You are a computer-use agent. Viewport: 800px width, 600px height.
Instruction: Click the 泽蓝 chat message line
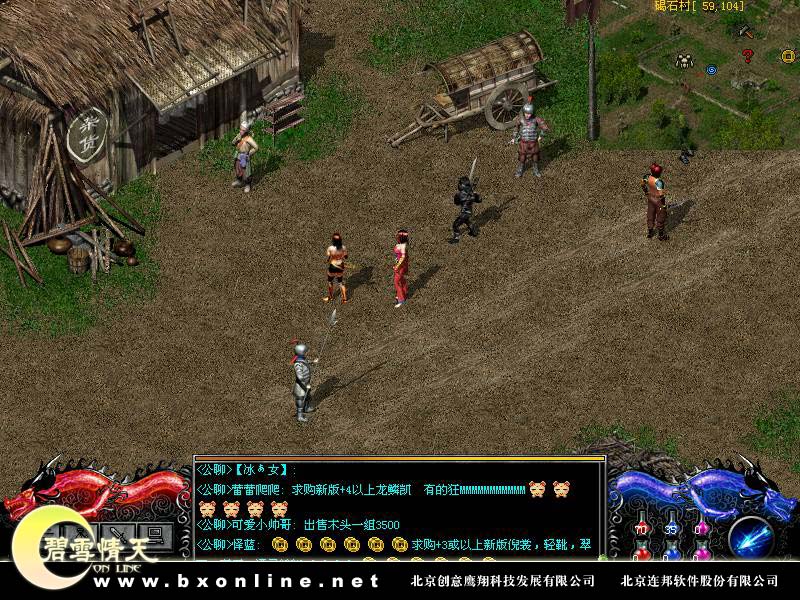click(400, 544)
